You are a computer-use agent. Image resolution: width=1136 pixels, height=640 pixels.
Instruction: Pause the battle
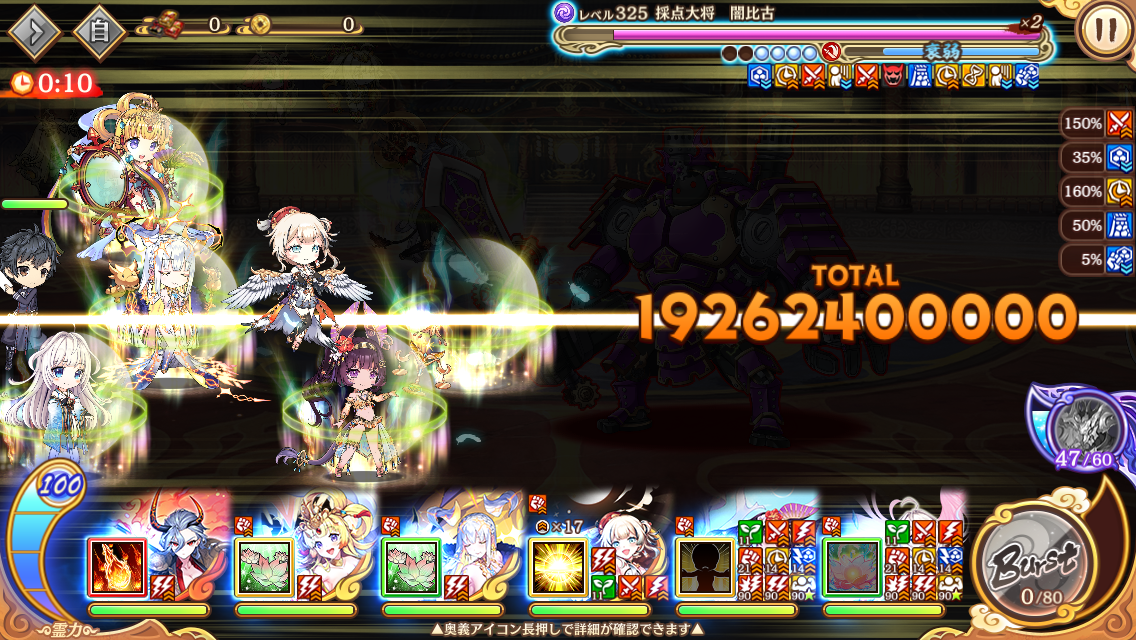tap(1105, 30)
